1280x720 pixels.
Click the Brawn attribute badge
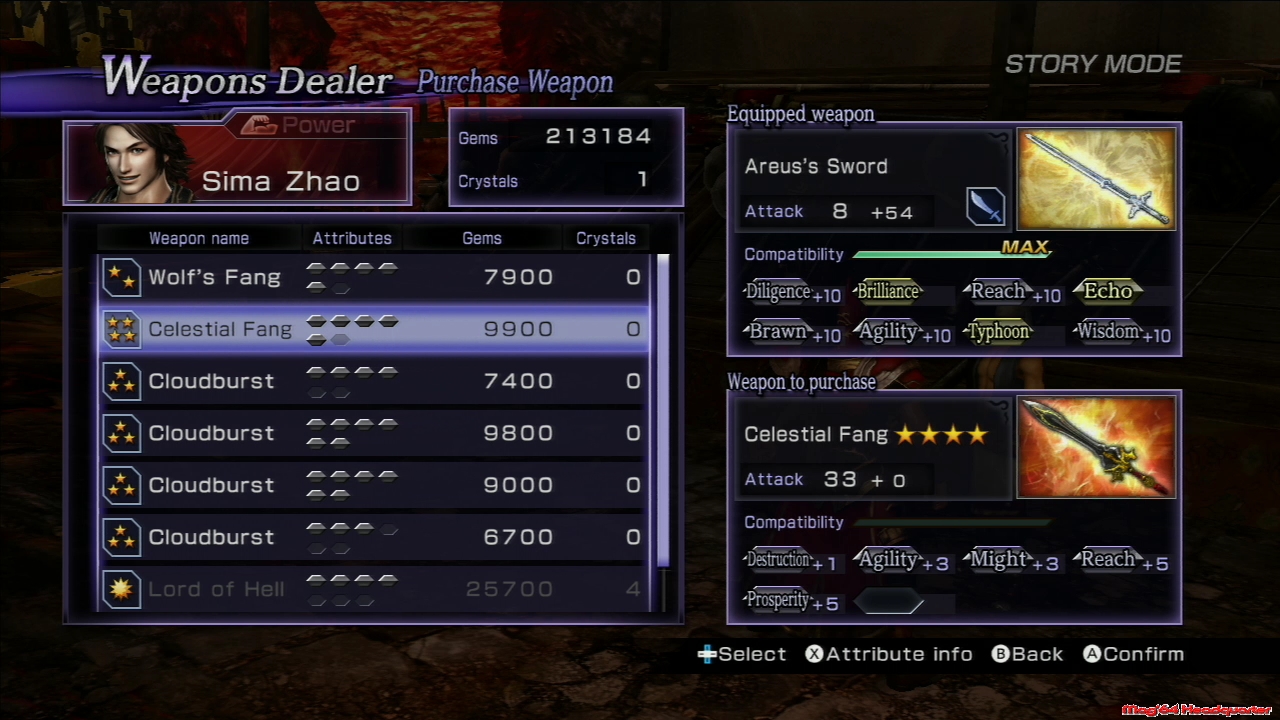click(778, 332)
